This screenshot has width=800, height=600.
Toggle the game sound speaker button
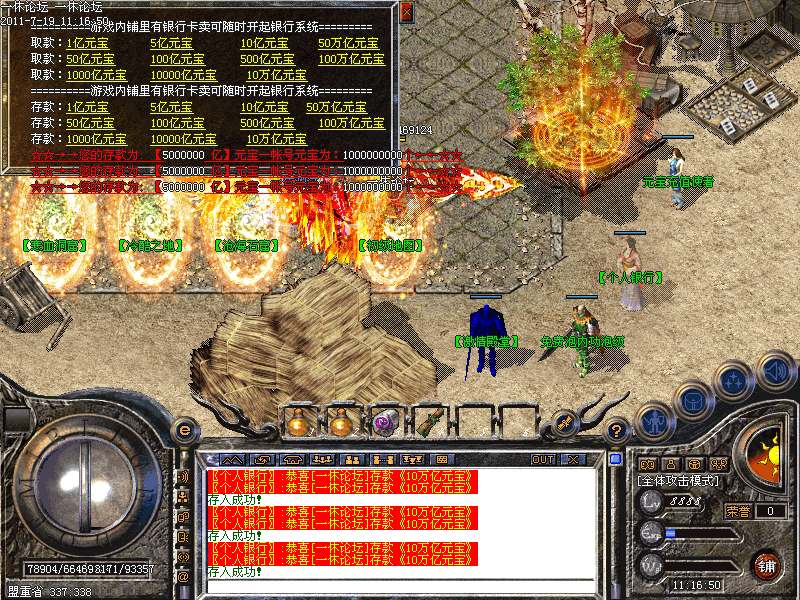(x=774, y=371)
